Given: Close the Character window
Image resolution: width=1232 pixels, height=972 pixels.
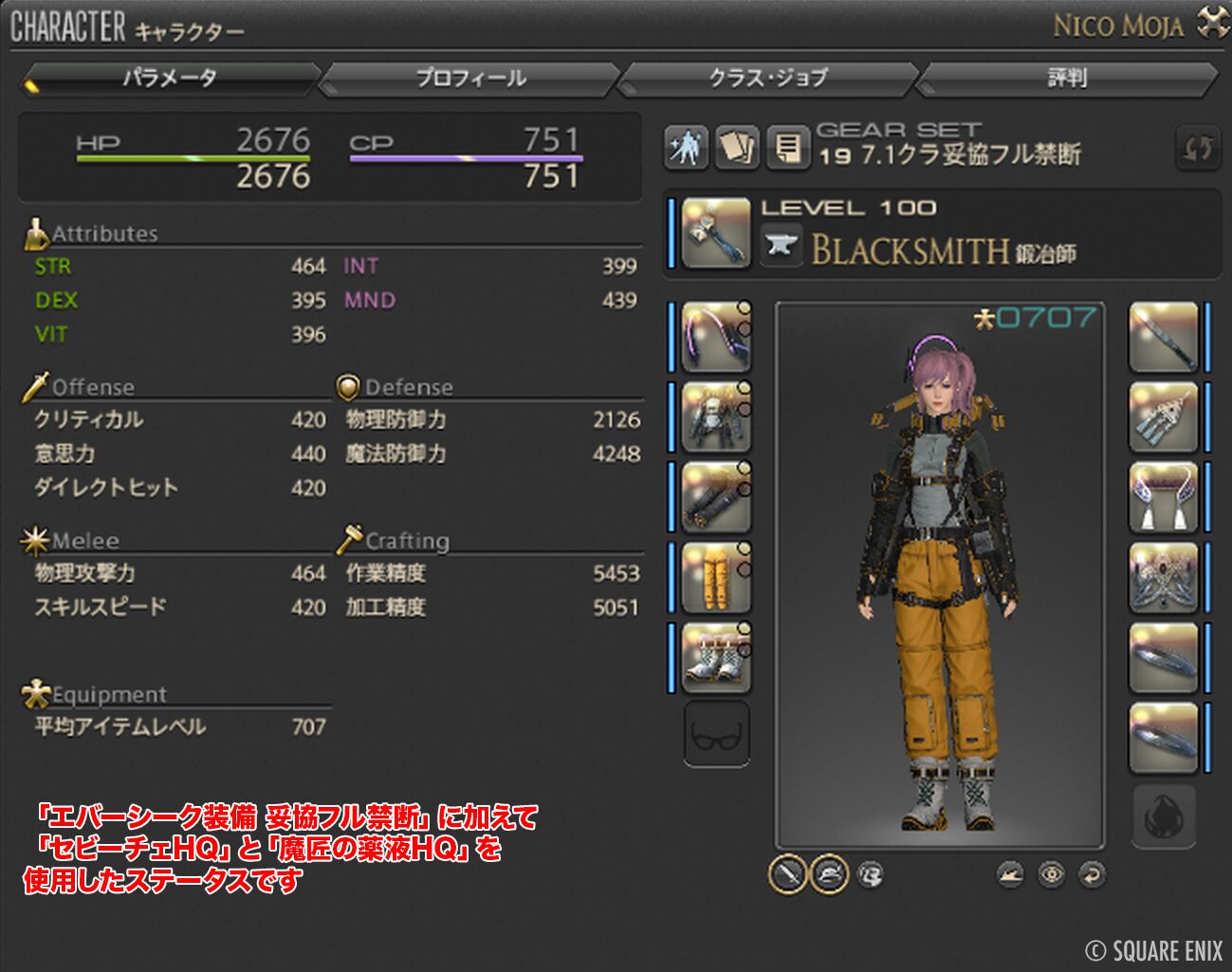Looking at the screenshot, I should [x=1213, y=23].
